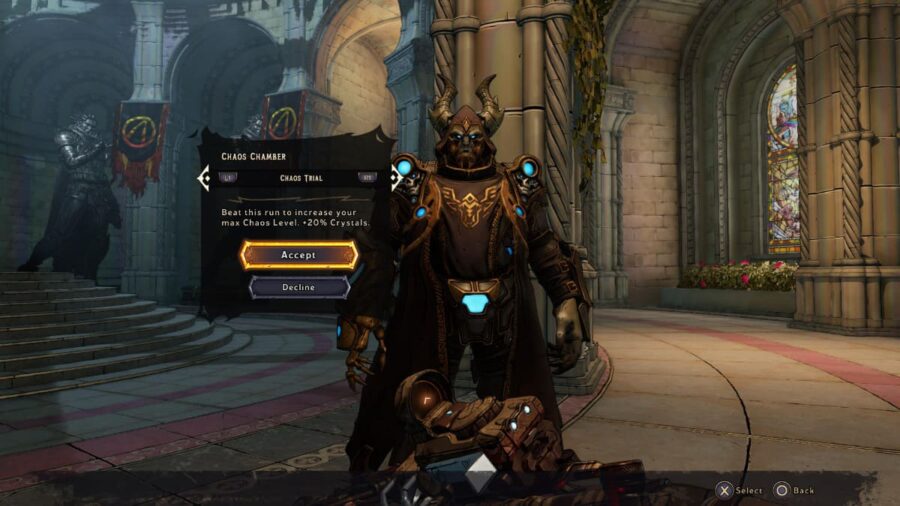
Task: Switch to the next run type with right arrow
Action: point(367,178)
